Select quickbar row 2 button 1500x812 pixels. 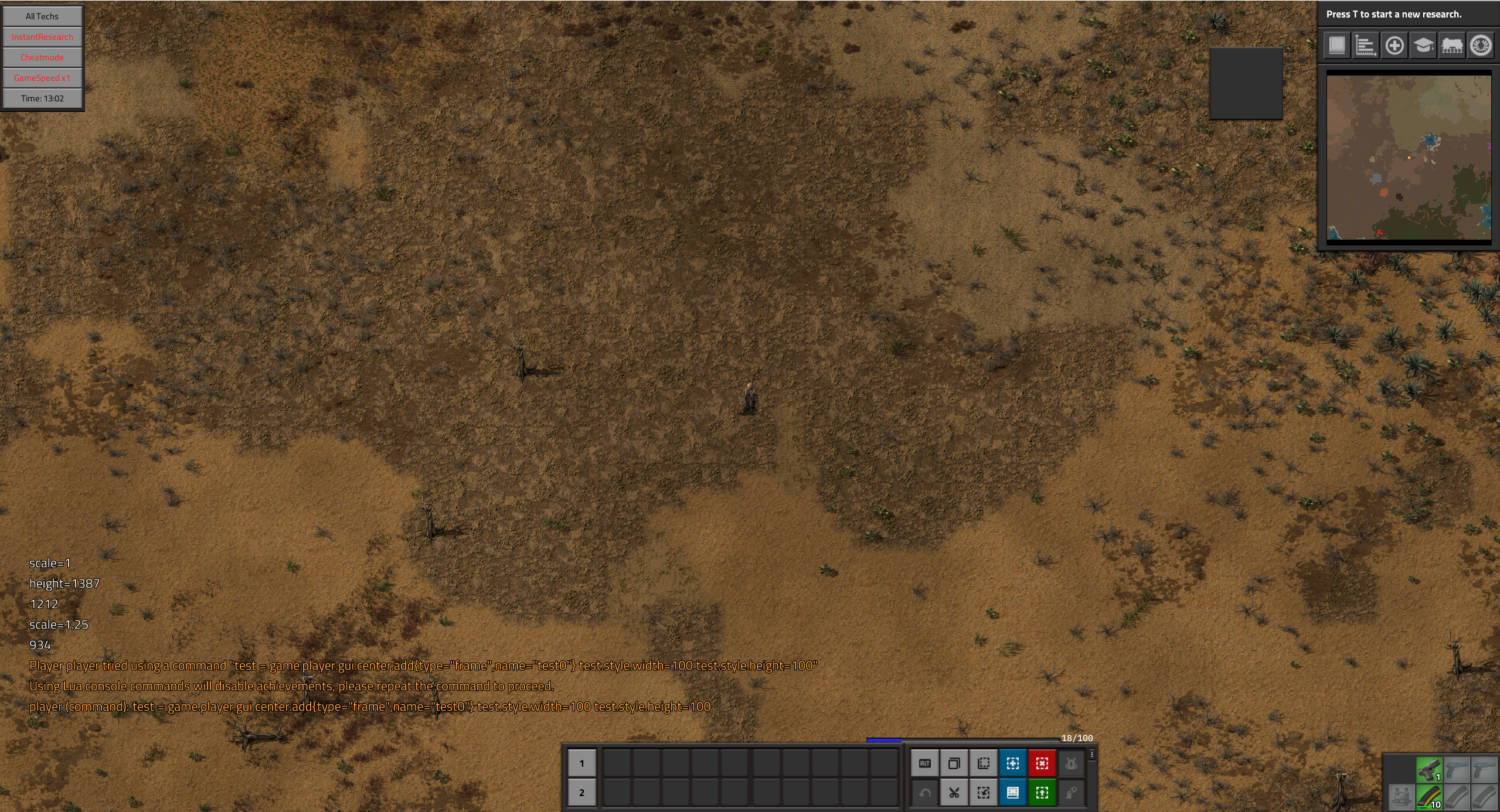coord(581,793)
